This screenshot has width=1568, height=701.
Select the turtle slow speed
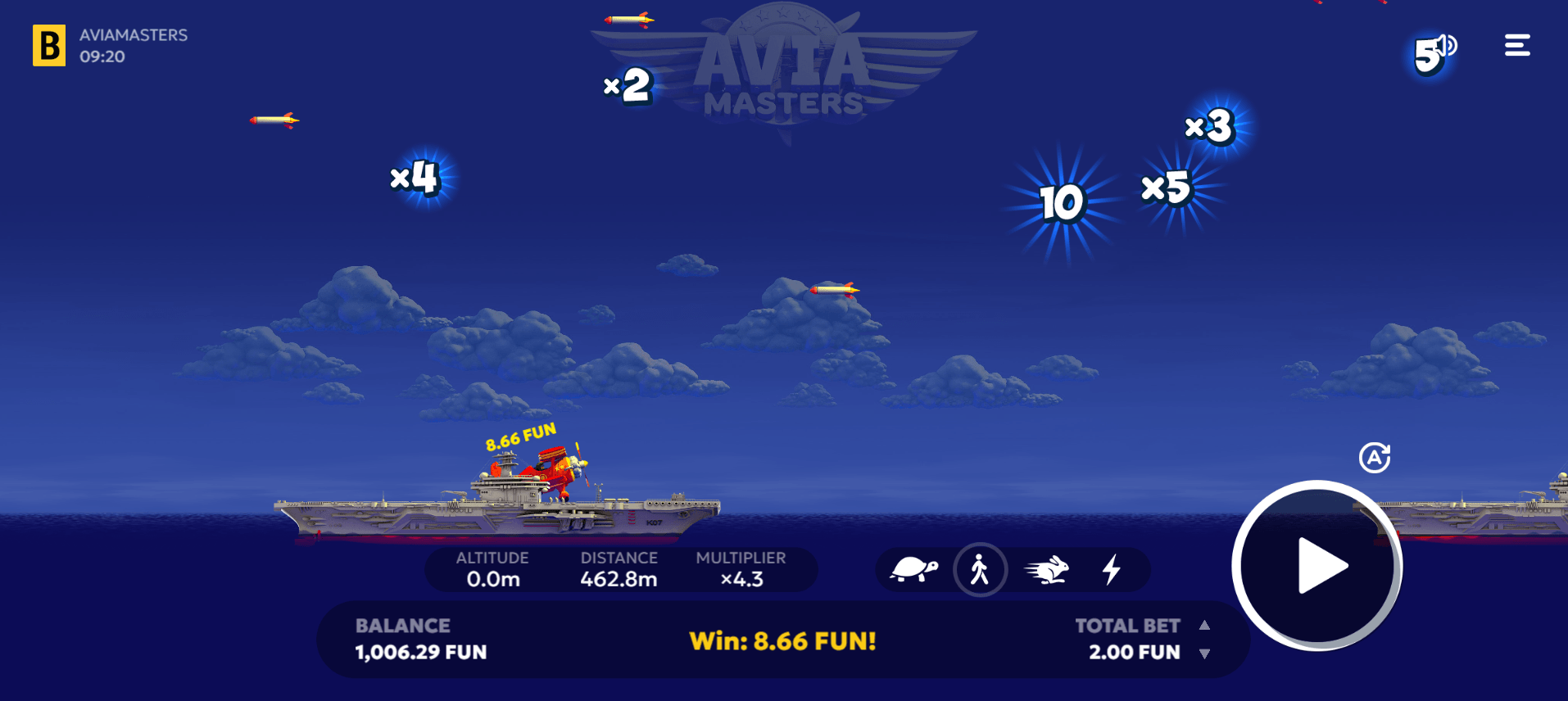click(913, 569)
